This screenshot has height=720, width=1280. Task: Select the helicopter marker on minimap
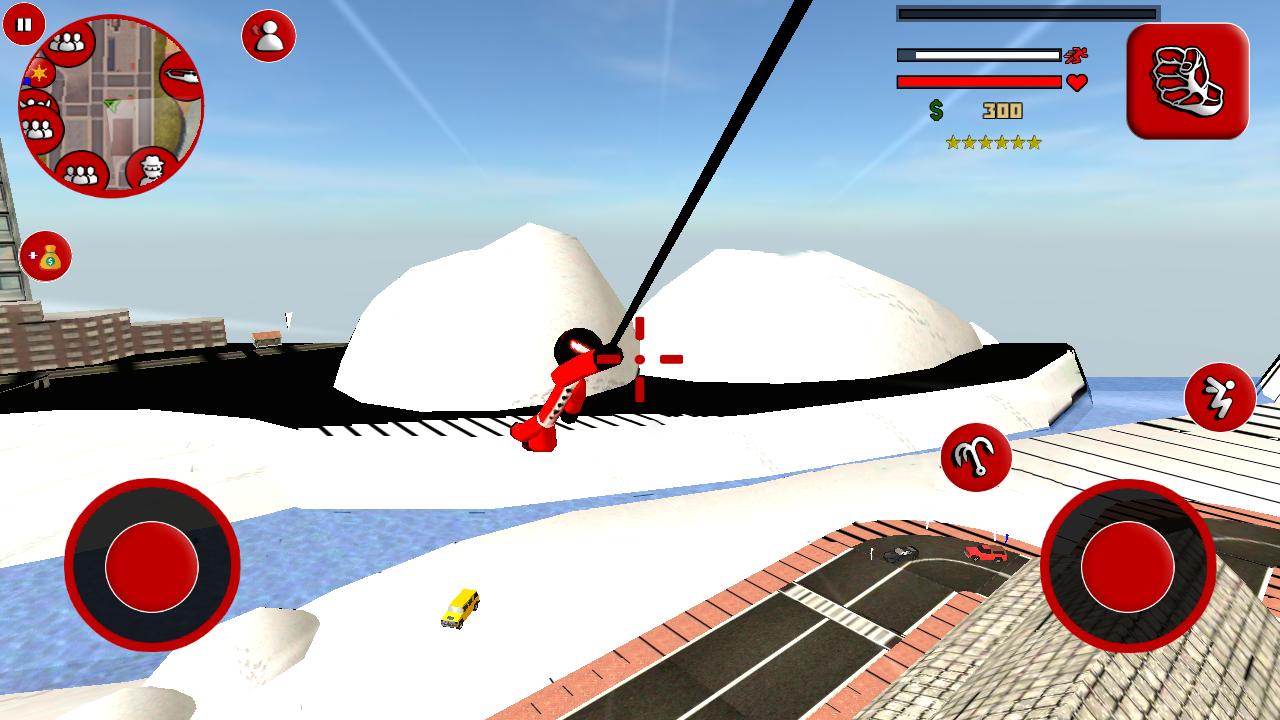(x=181, y=75)
